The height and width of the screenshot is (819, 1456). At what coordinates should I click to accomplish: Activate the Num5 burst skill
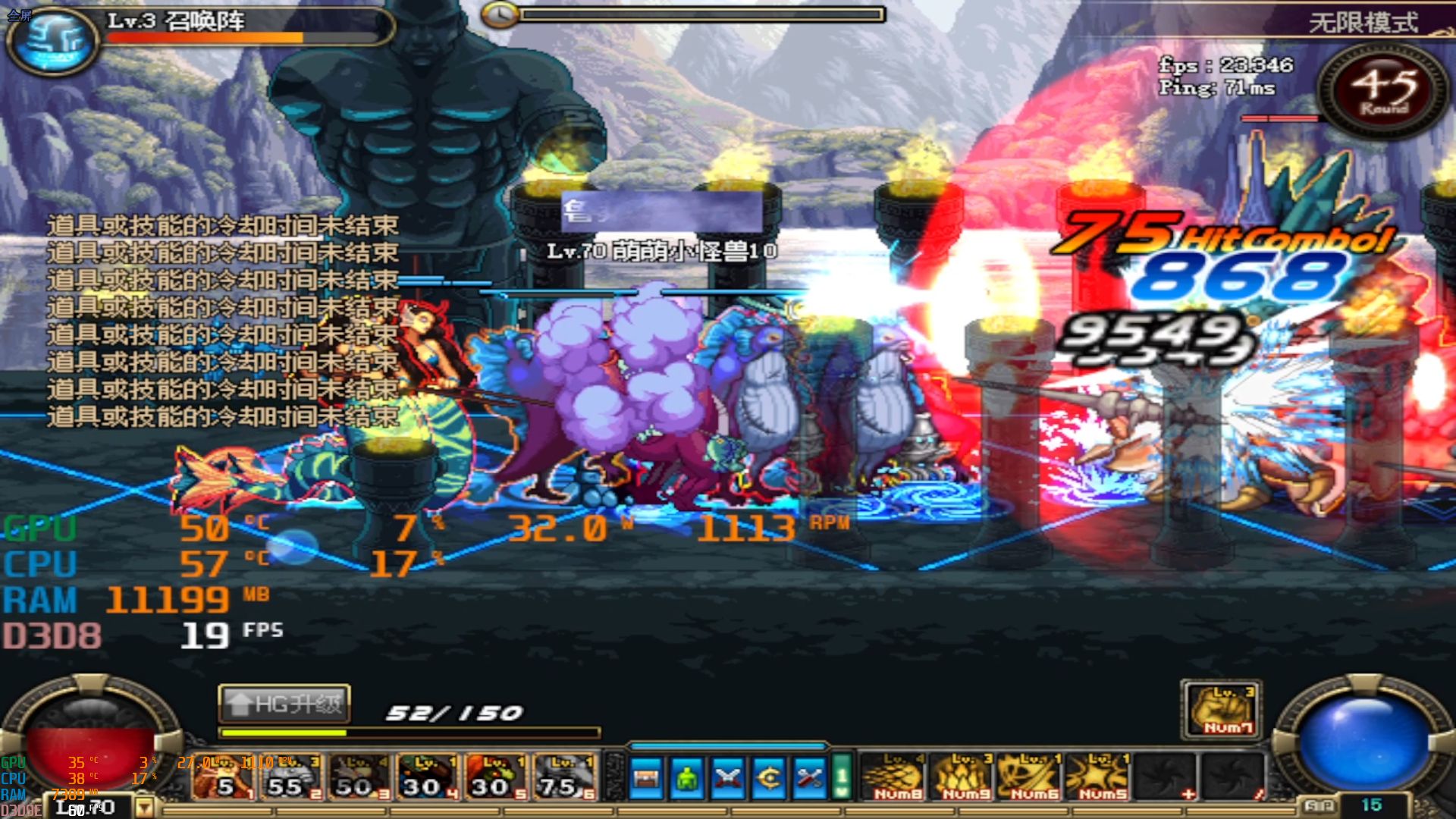(x=1101, y=778)
